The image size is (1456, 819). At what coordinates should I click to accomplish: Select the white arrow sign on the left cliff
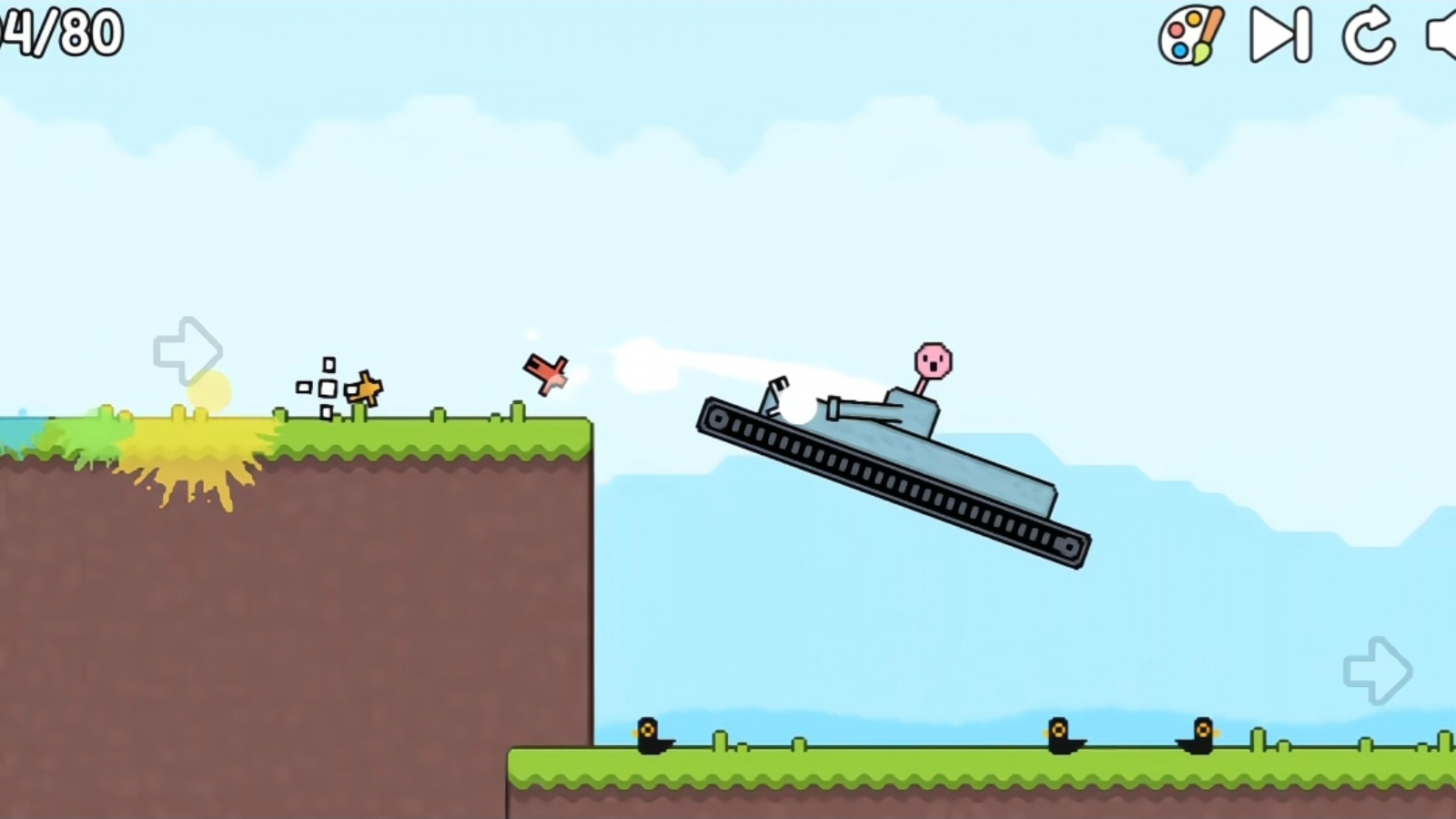(x=188, y=350)
